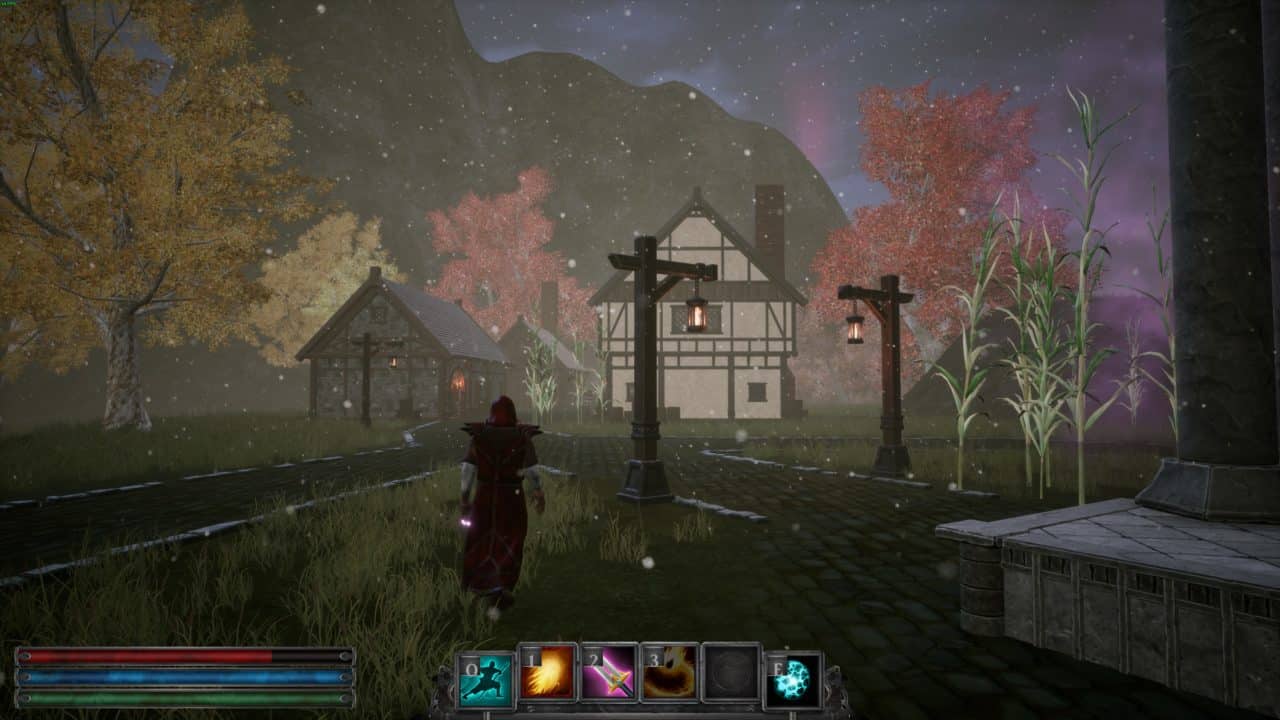Use the glowing purple sword ability
The width and height of the screenshot is (1280, 720).
click(x=609, y=673)
